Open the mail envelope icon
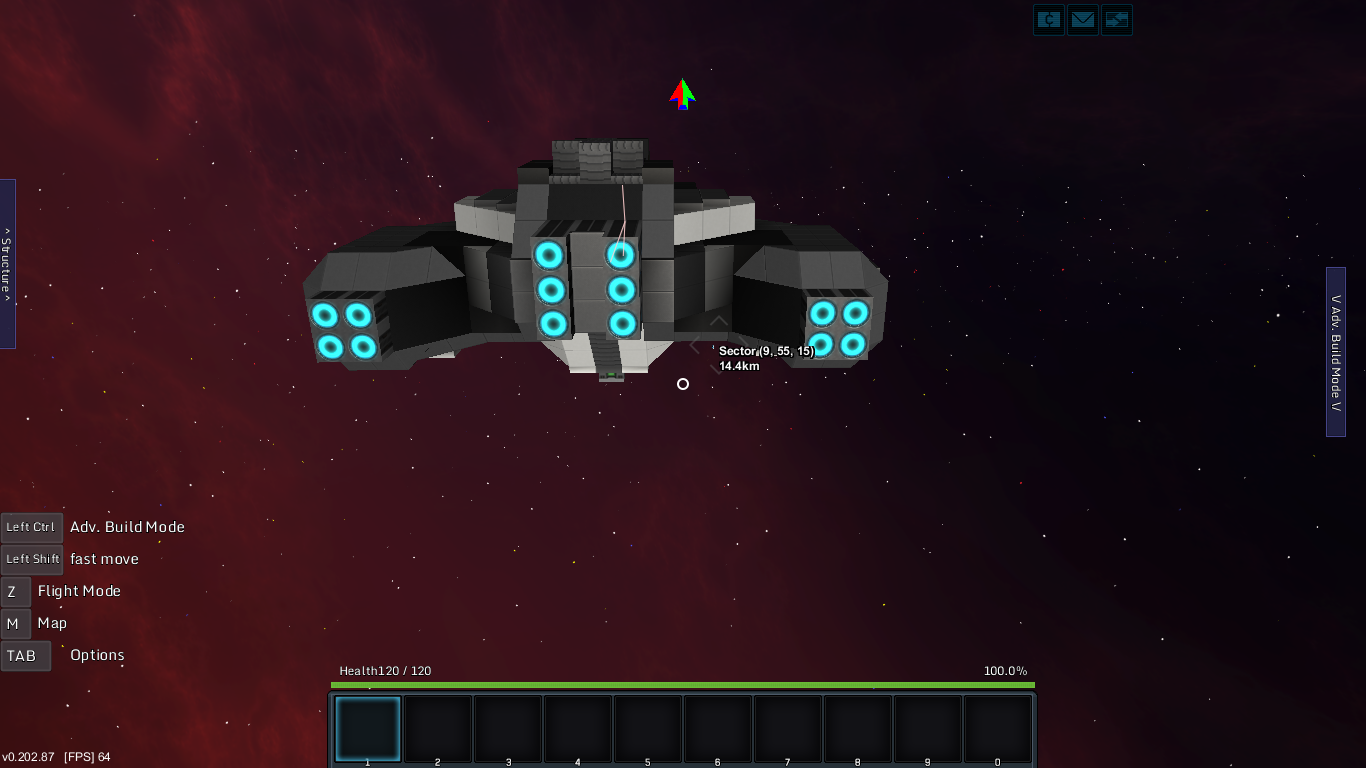Viewport: 1366px width, 768px height. coord(1083,20)
